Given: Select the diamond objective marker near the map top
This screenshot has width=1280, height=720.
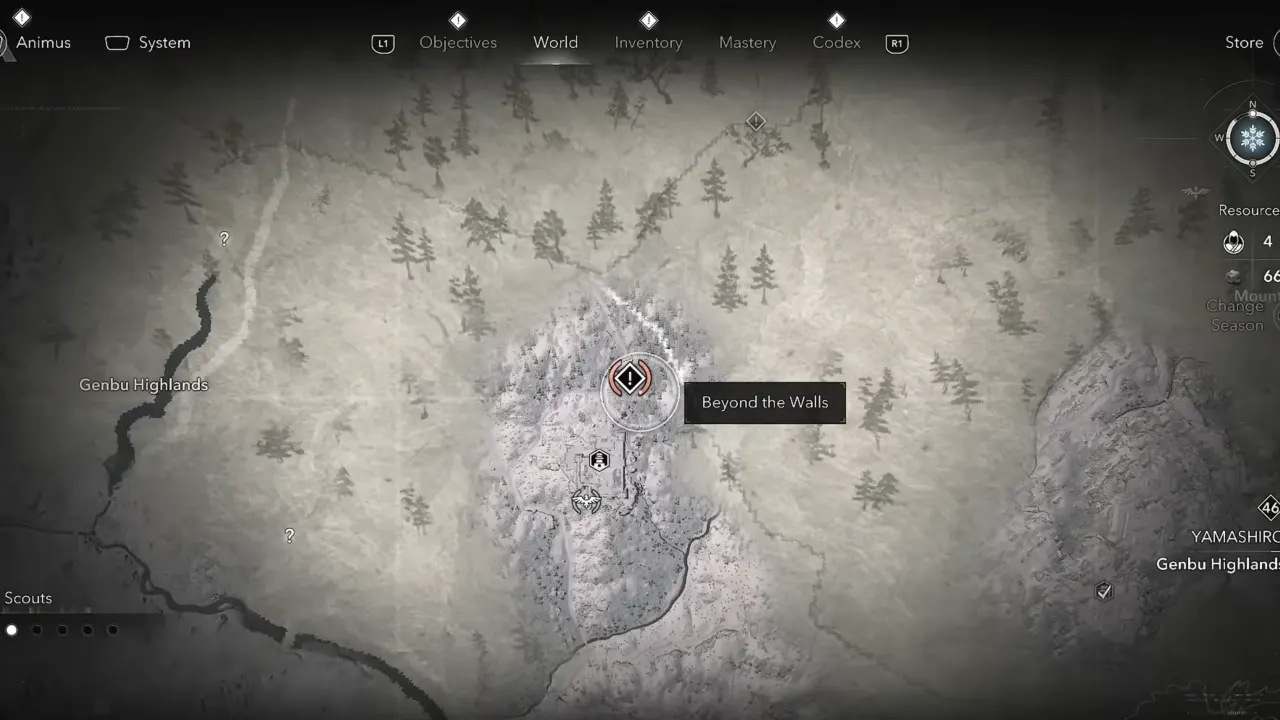Looking at the screenshot, I should (x=755, y=121).
